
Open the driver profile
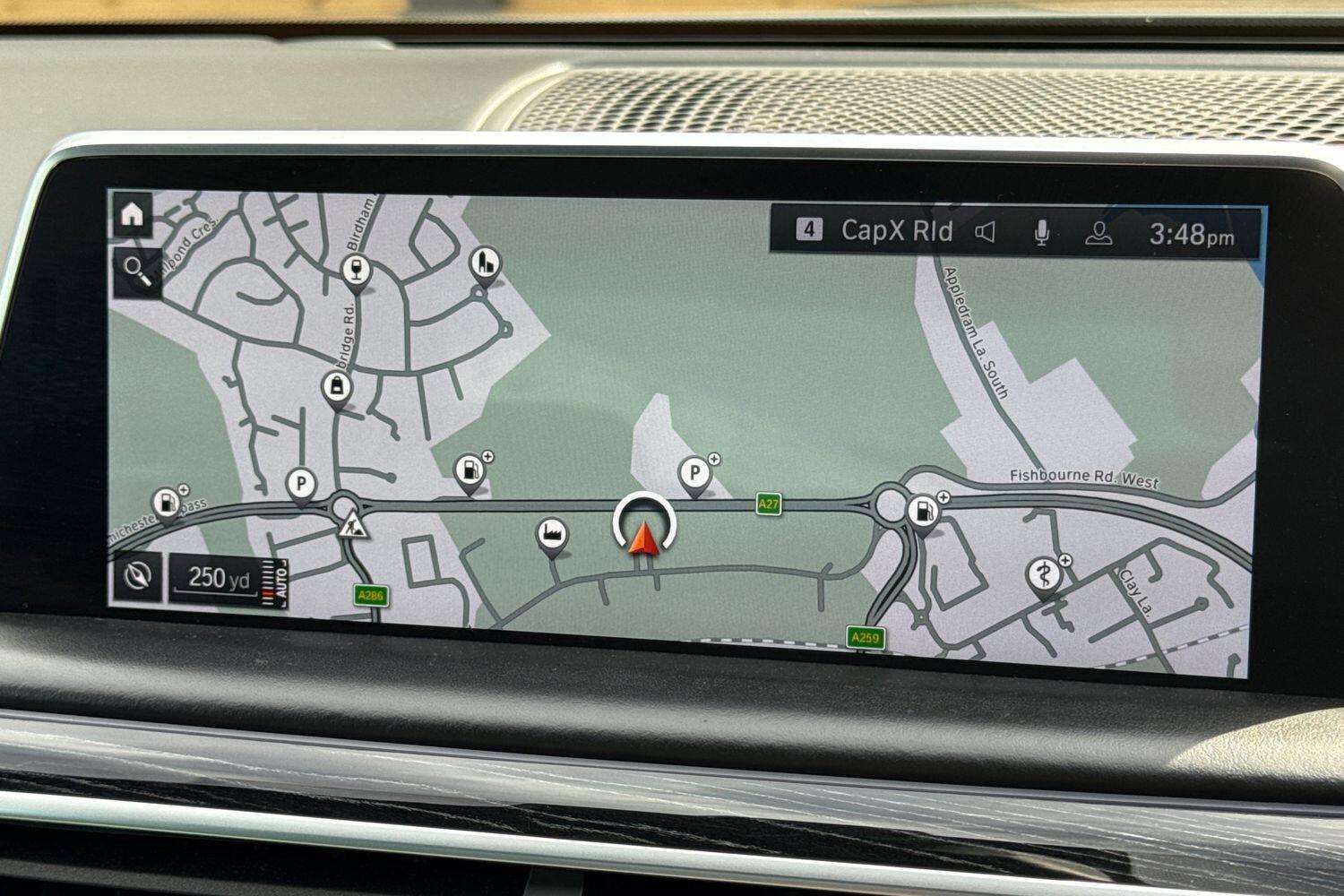(x=1098, y=231)
